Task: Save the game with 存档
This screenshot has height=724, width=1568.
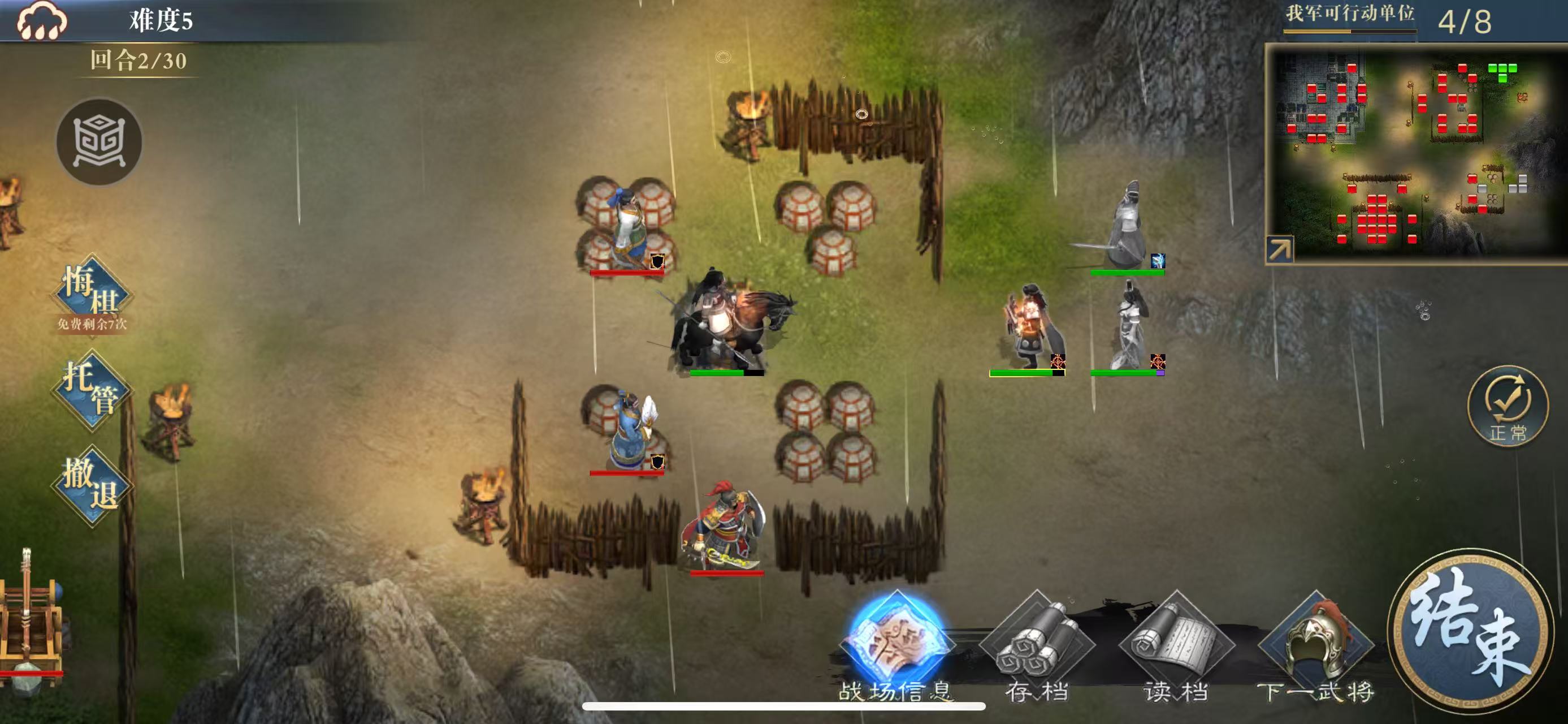Action: [1037, 647]
